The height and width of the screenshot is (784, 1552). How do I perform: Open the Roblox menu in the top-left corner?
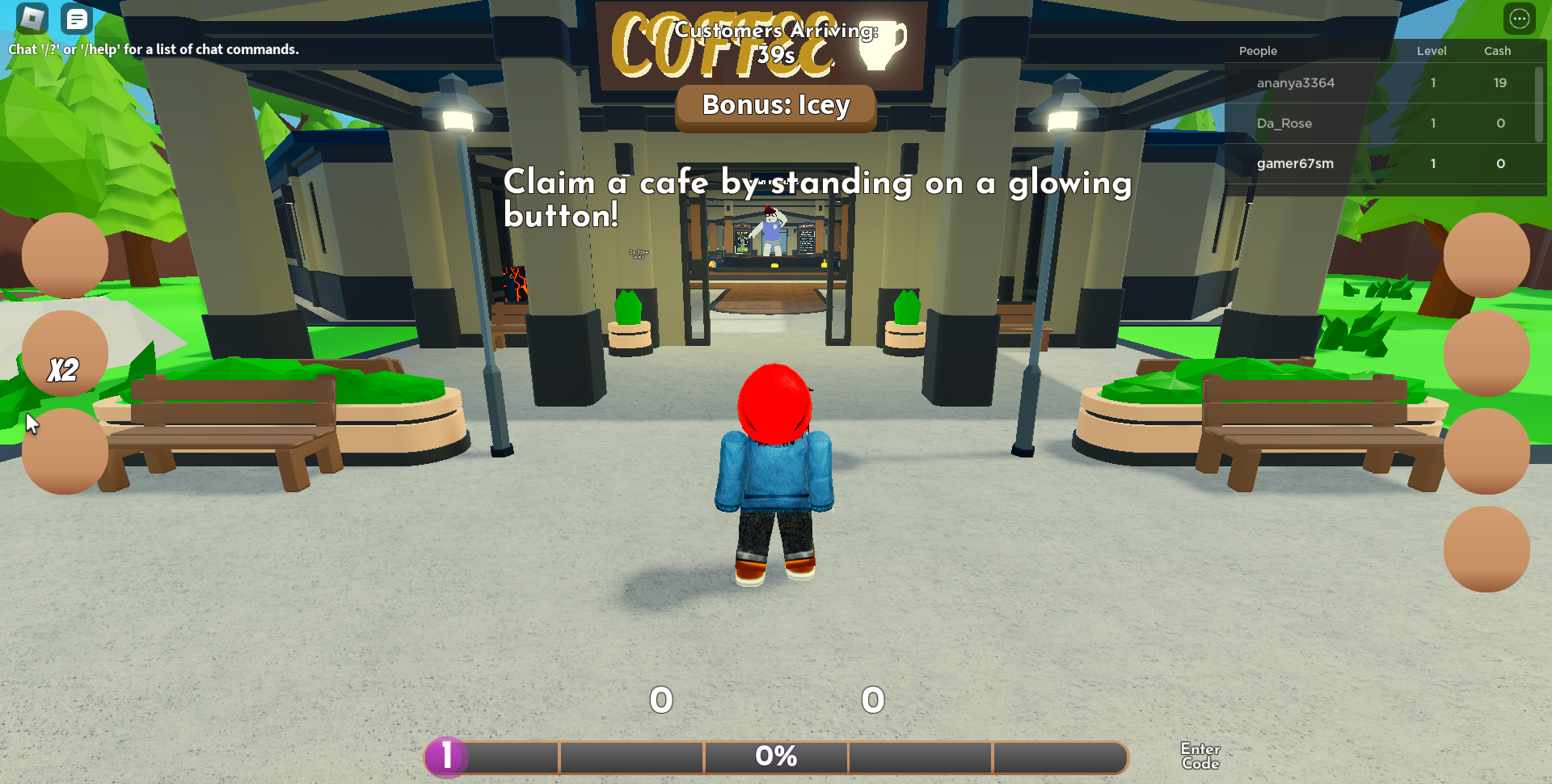click(x=31, y=18)
